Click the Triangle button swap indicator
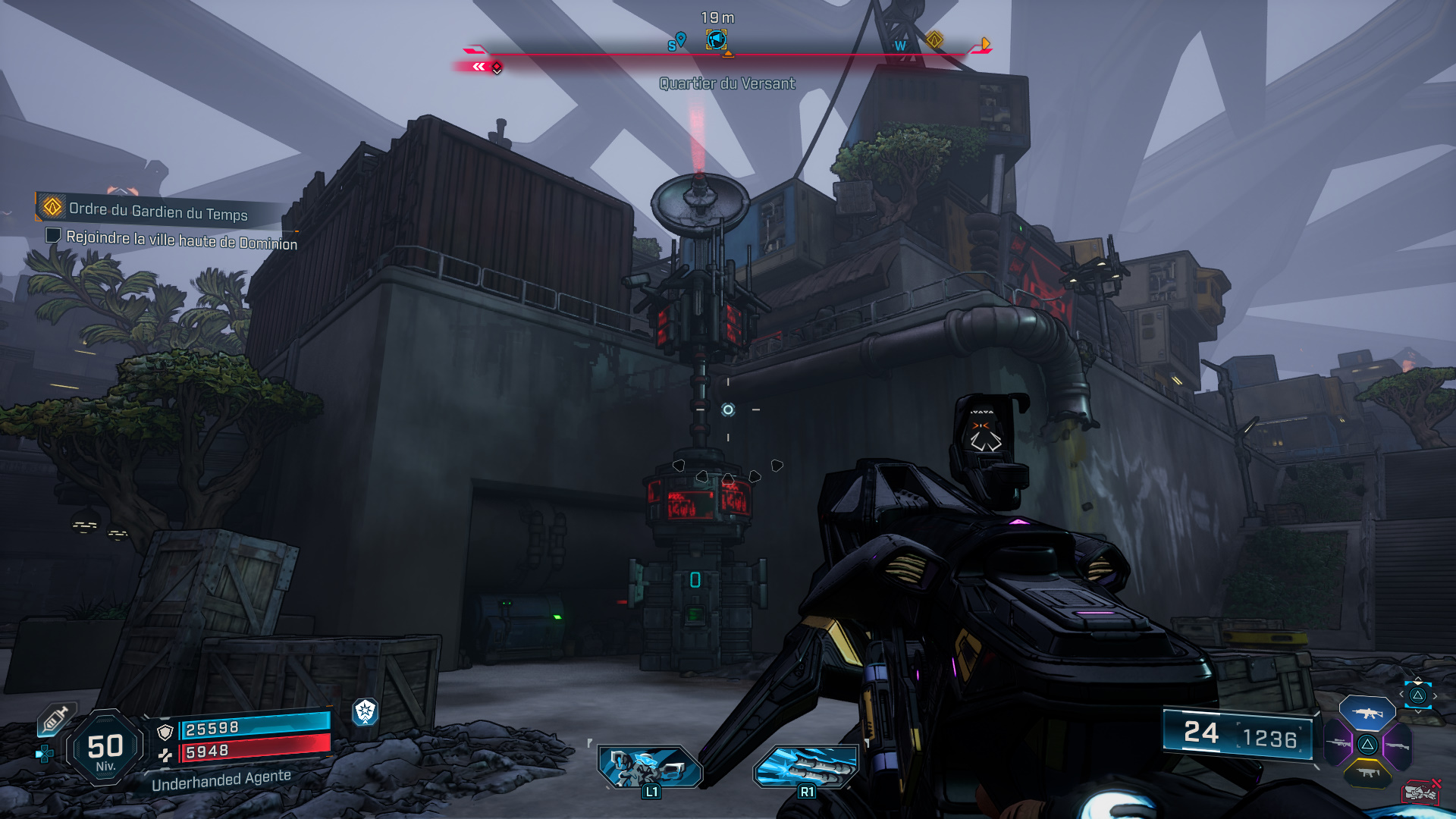The height and width of the screenshot is (819, 1456). tap(1418, 696)
